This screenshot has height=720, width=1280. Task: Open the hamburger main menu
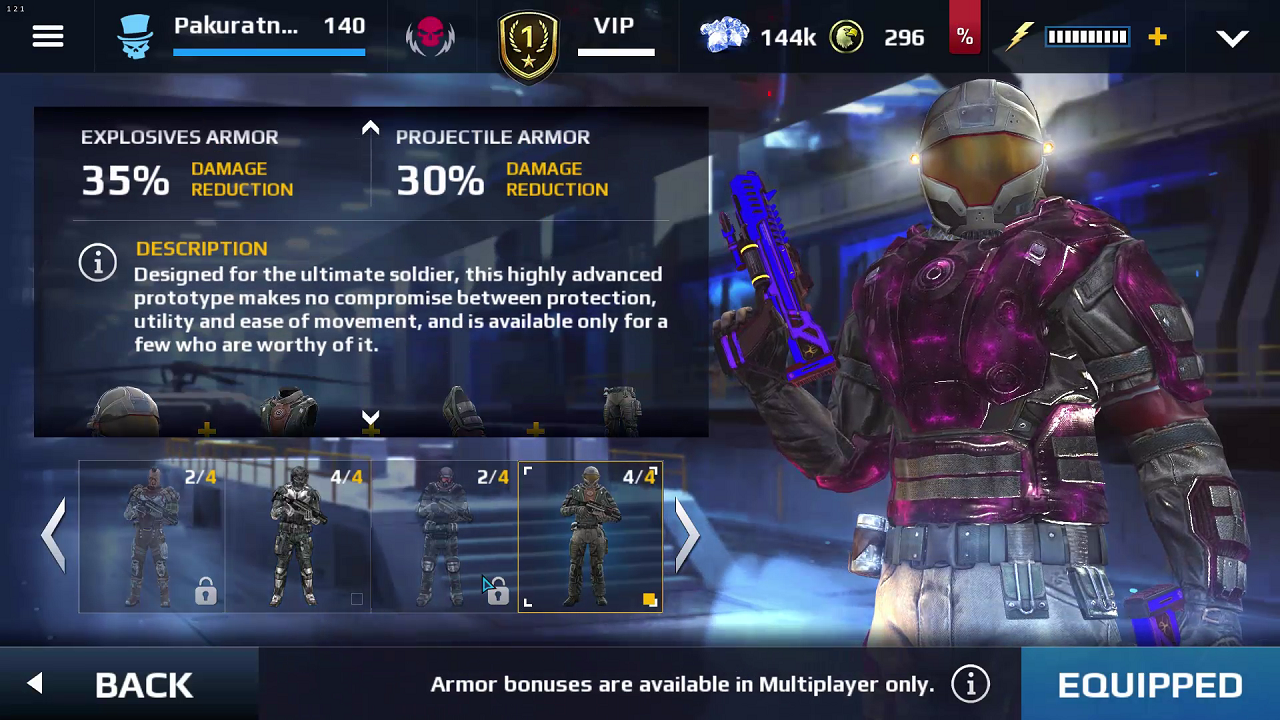pyautogui.click(x=48, y=37)
